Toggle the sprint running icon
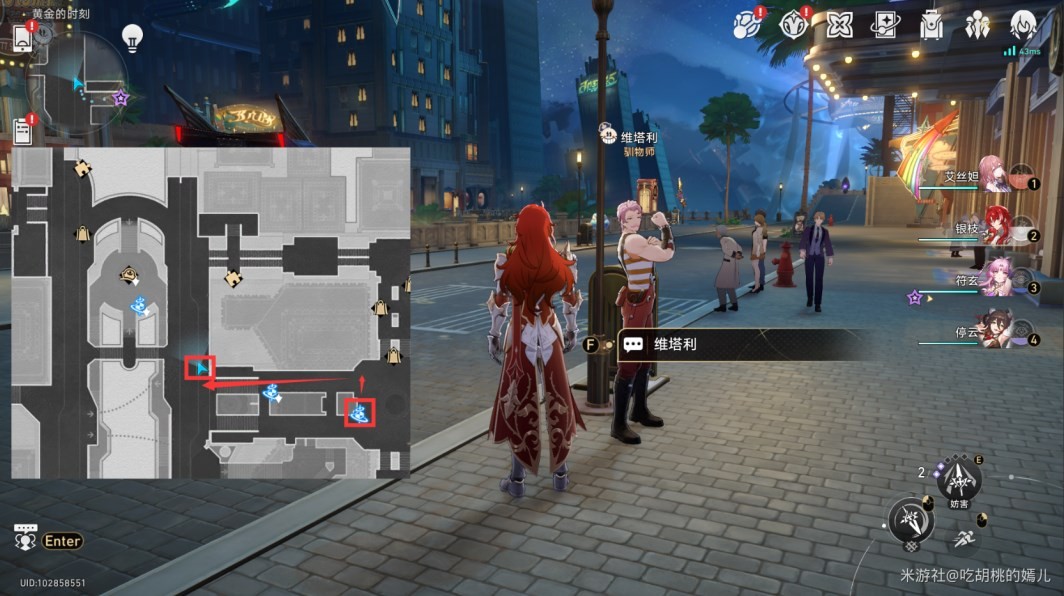Viewport: 1064px width, 596px height. click(964, 540)
